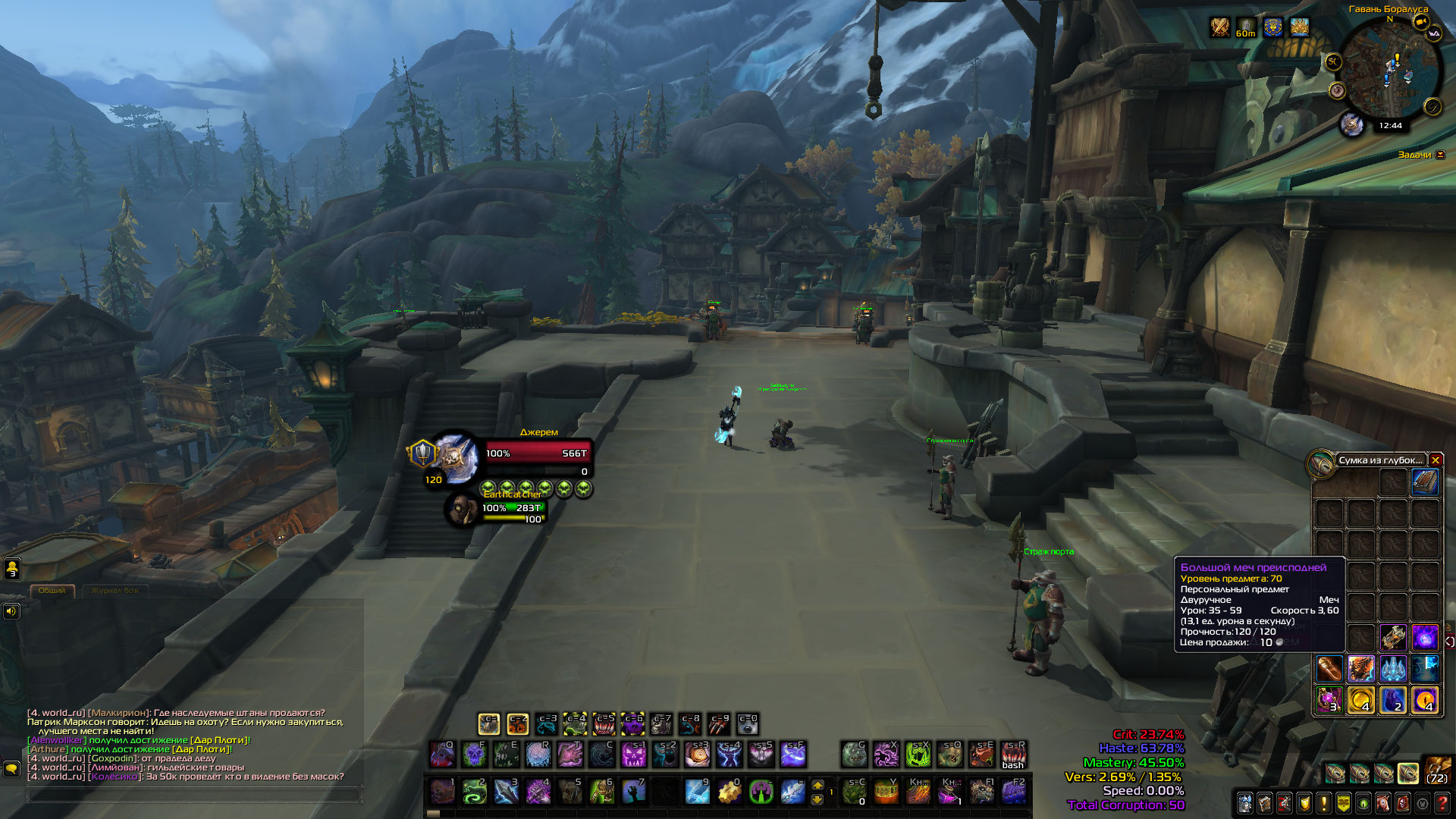Close the Сумка из глубок bag window
This screenshot has height=819, width=1456.
point(1435,460)
